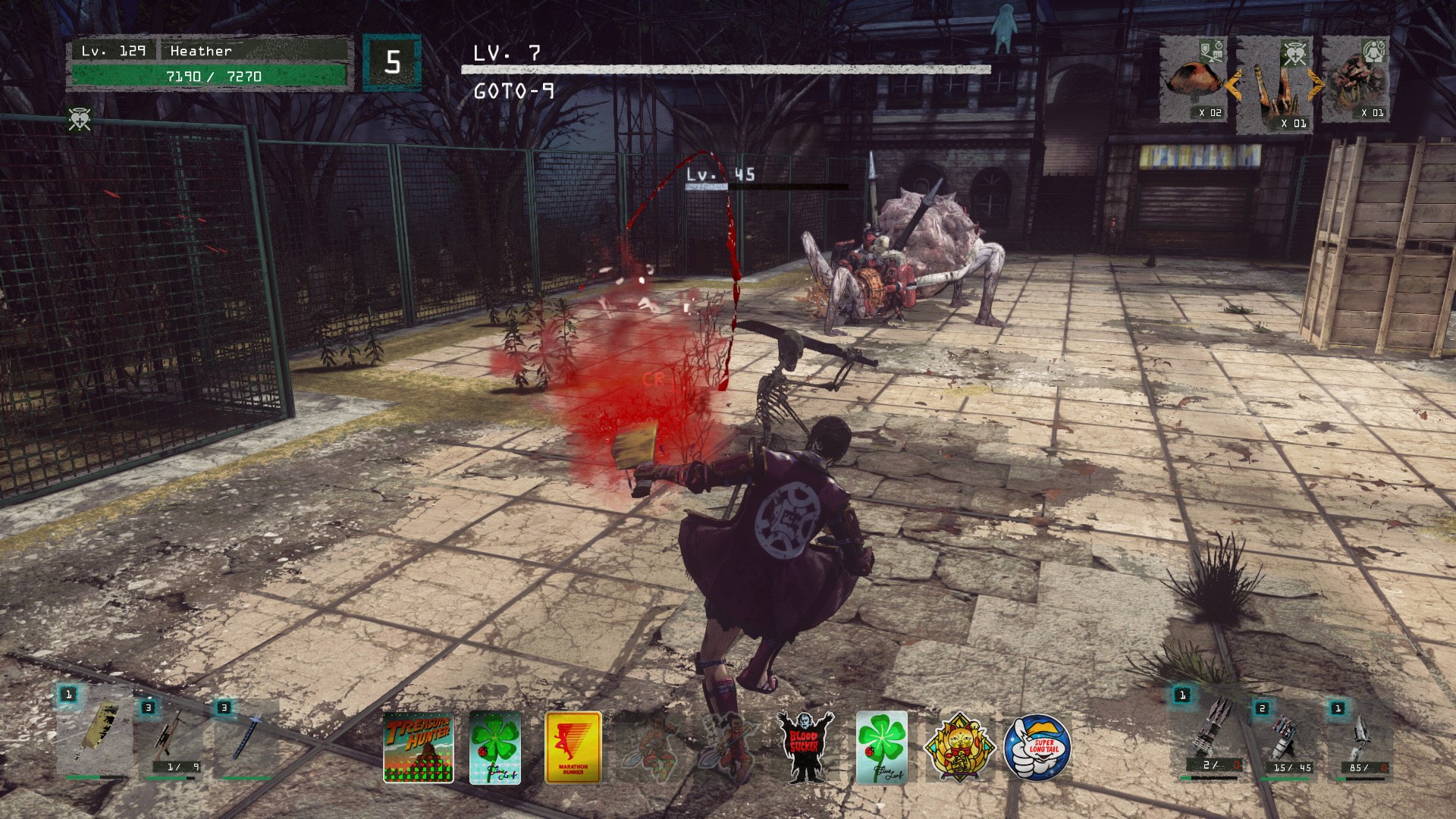Click the Blood Sucker decal

point(805,747)
